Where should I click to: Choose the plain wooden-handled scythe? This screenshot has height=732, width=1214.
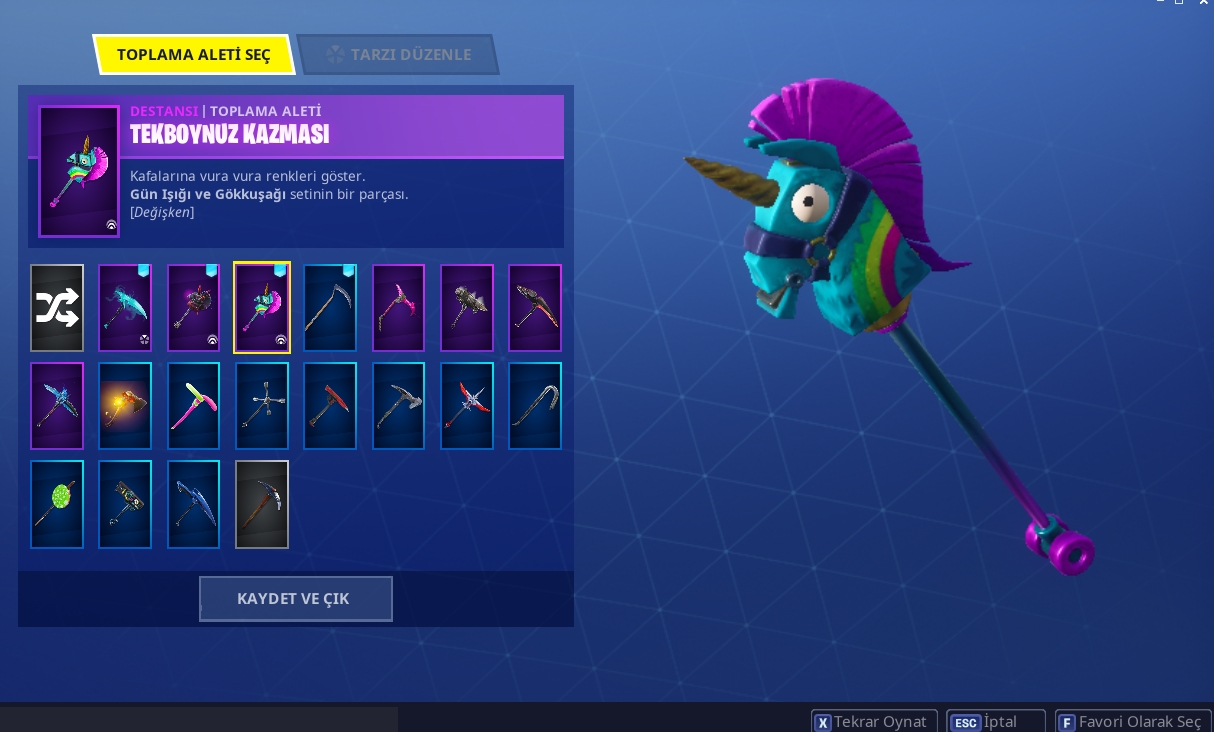[x=330, y=308]
